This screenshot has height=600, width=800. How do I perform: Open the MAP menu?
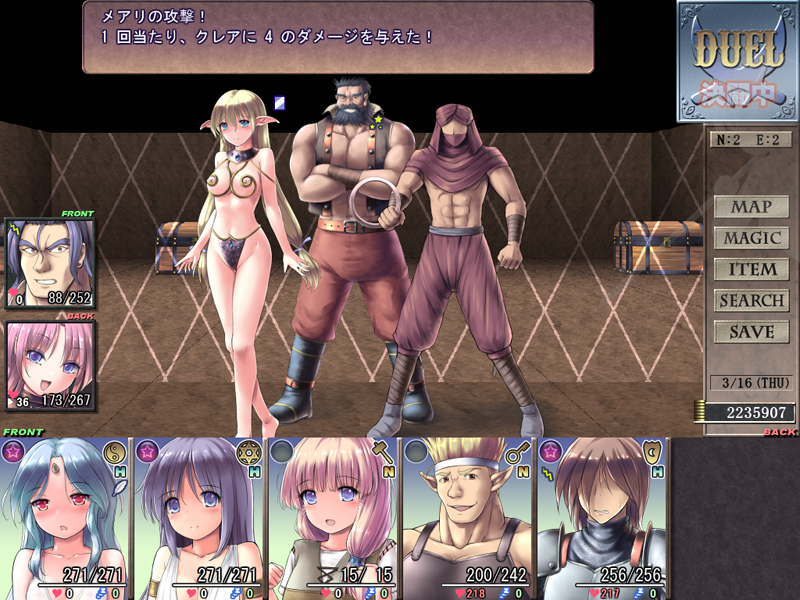pyautogui.click(x=751, y=207)
